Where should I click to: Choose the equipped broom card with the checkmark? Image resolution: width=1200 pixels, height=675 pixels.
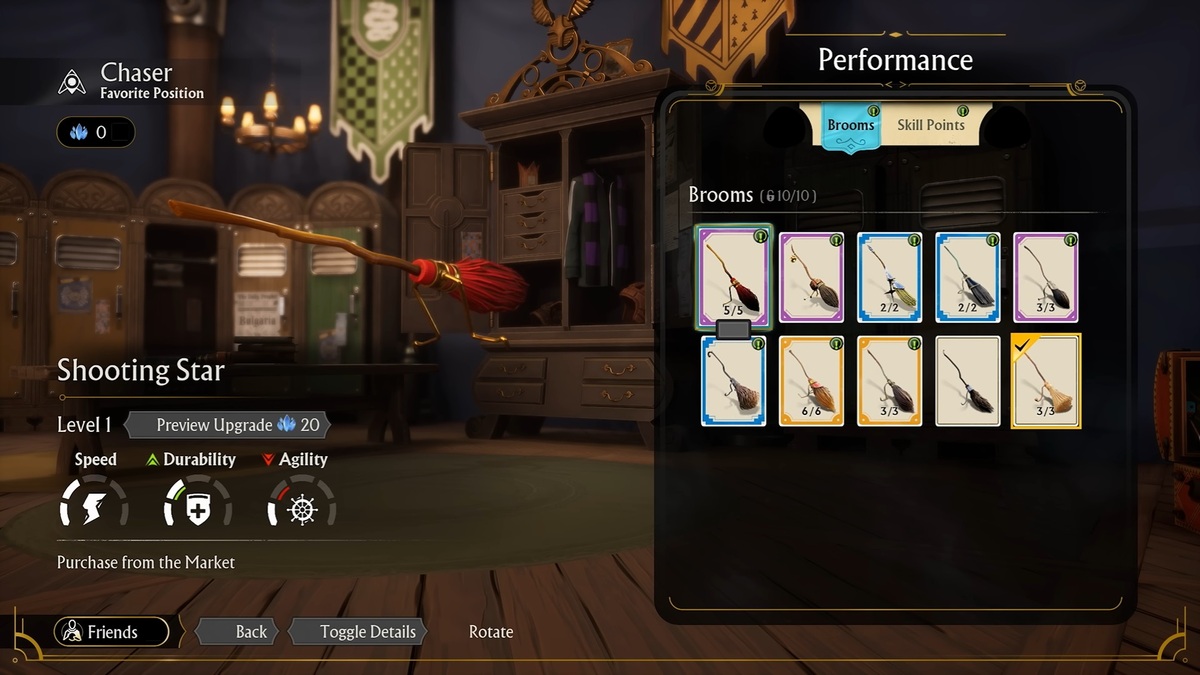pyautogui.click(x=1045, y=381)
